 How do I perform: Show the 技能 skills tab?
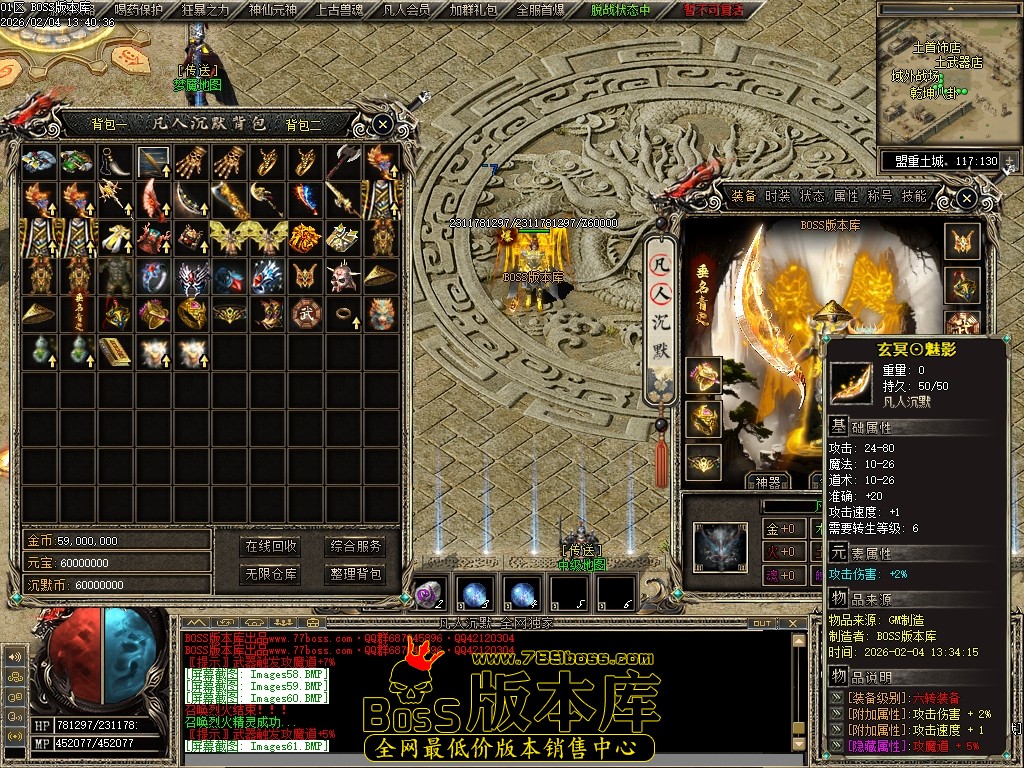click(x=914, y=196)
